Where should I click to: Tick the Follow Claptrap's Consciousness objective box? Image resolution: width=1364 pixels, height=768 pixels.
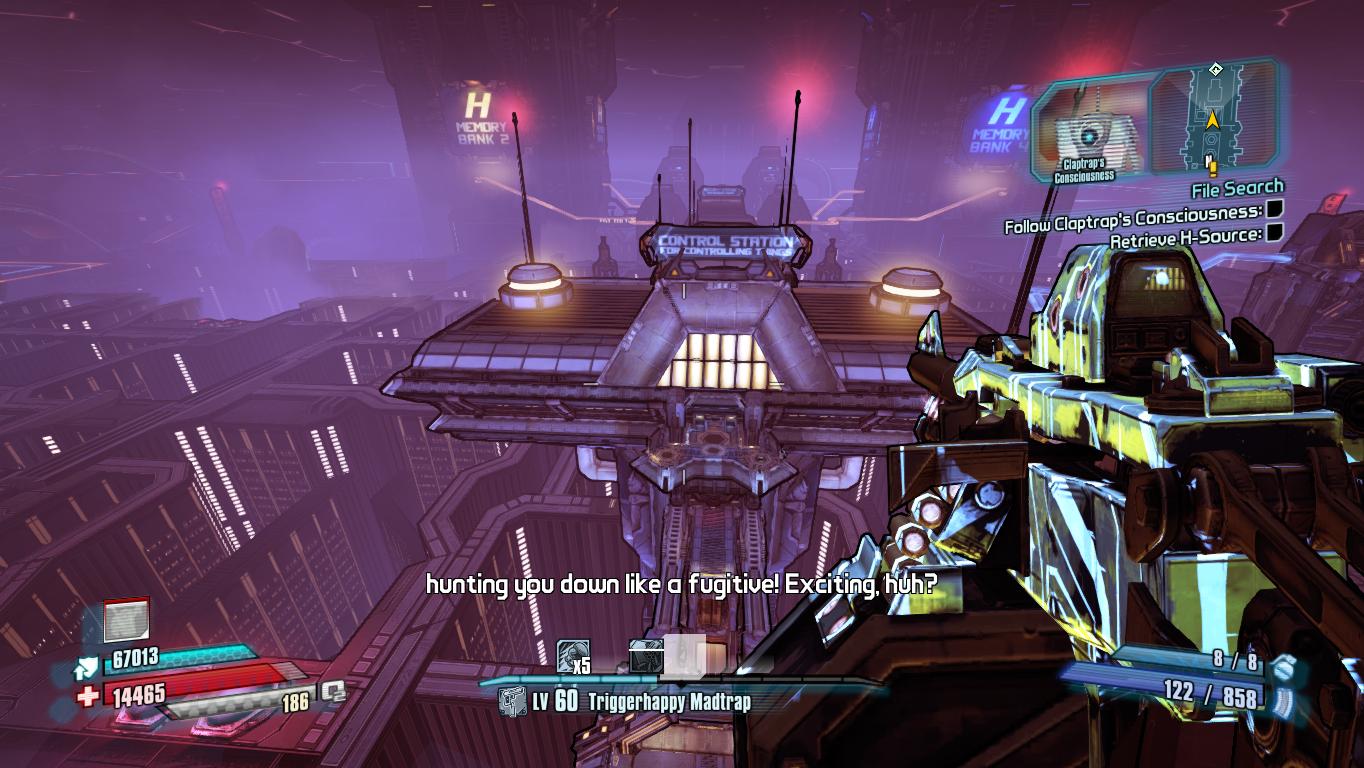(1274, 210)
